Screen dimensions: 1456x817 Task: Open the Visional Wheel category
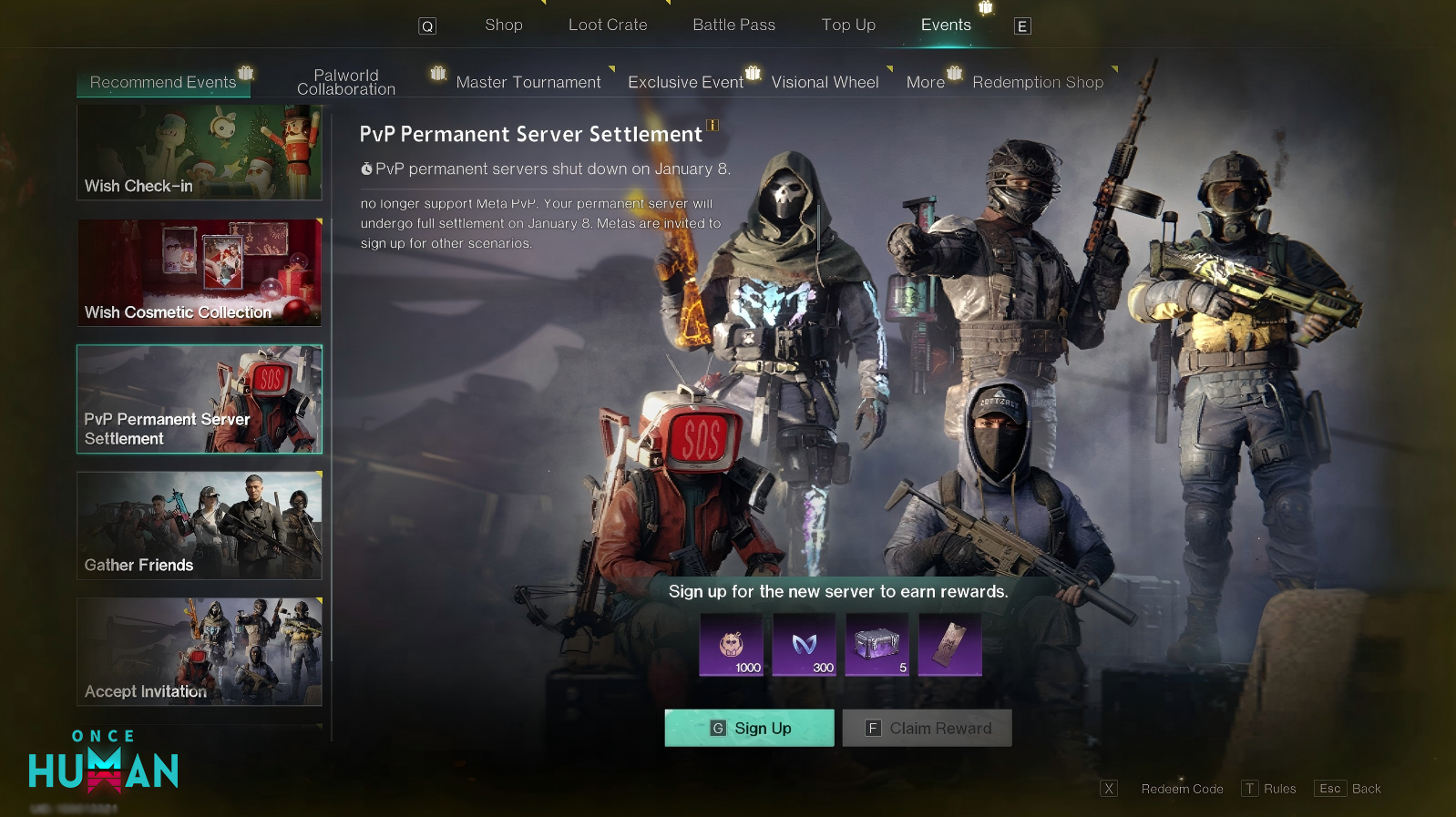click(x=825, y=83)
